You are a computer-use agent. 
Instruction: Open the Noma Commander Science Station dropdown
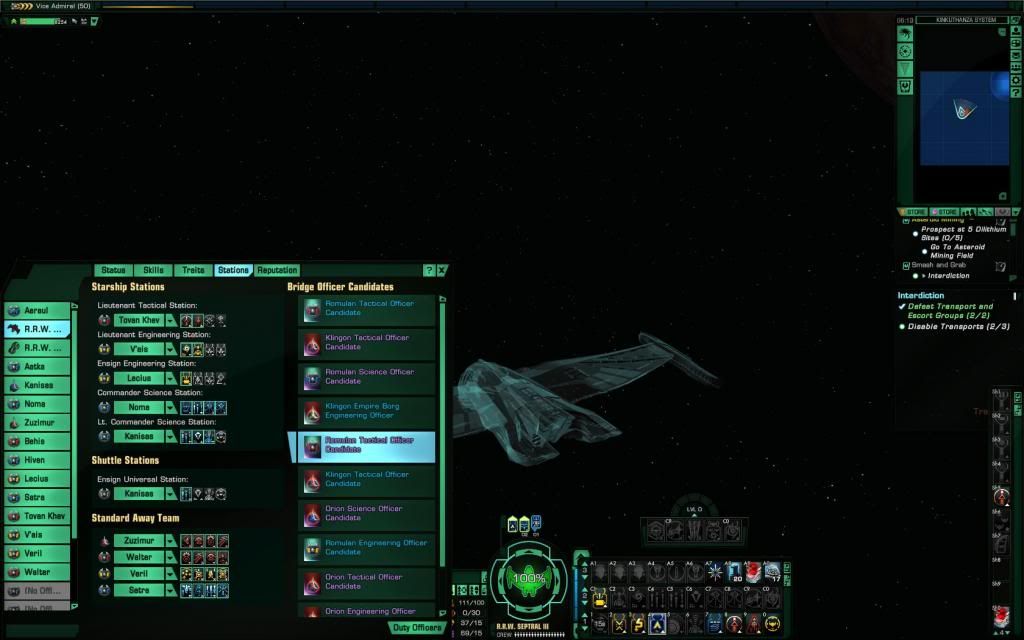coord(171,408)
